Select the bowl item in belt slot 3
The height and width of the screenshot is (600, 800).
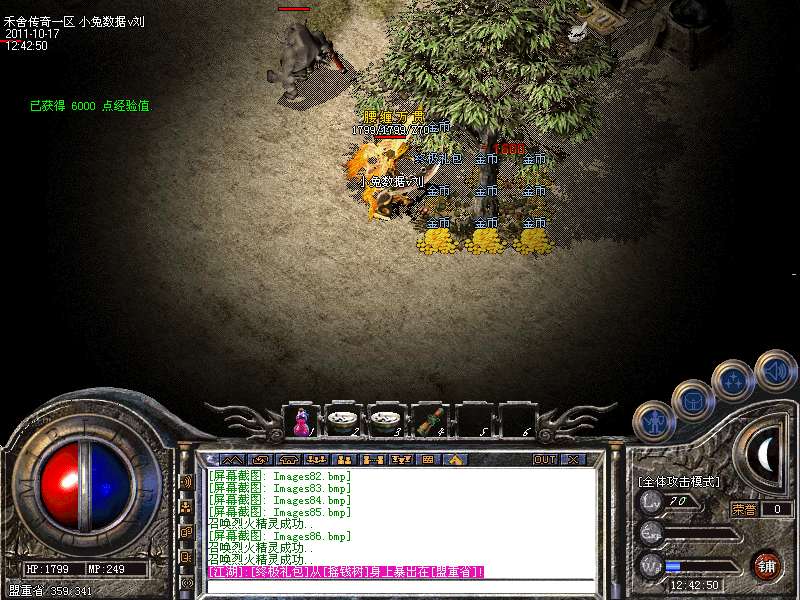385,421
